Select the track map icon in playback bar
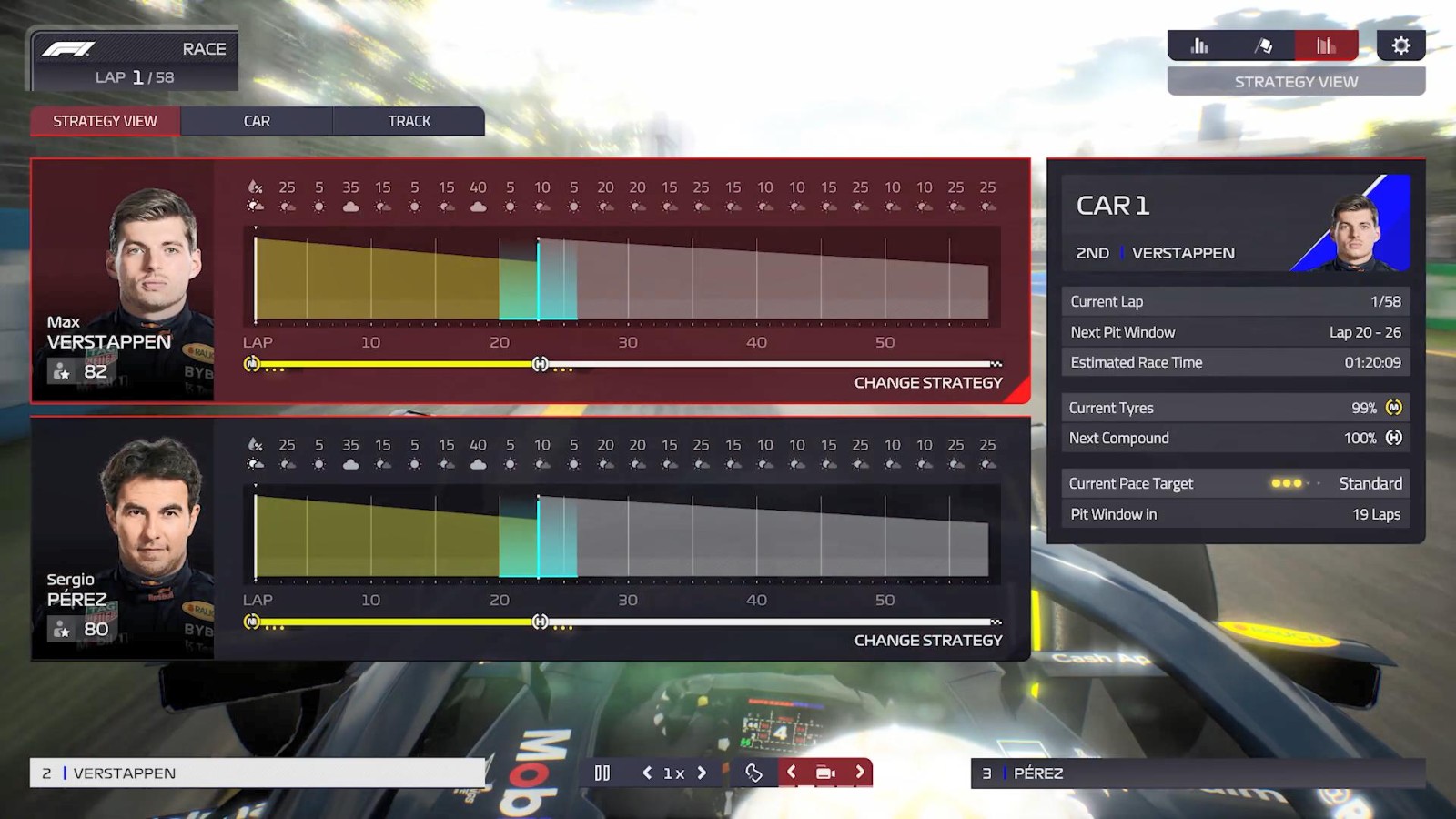The width and height of the screenshot is (1456, 819). [755, 772]
